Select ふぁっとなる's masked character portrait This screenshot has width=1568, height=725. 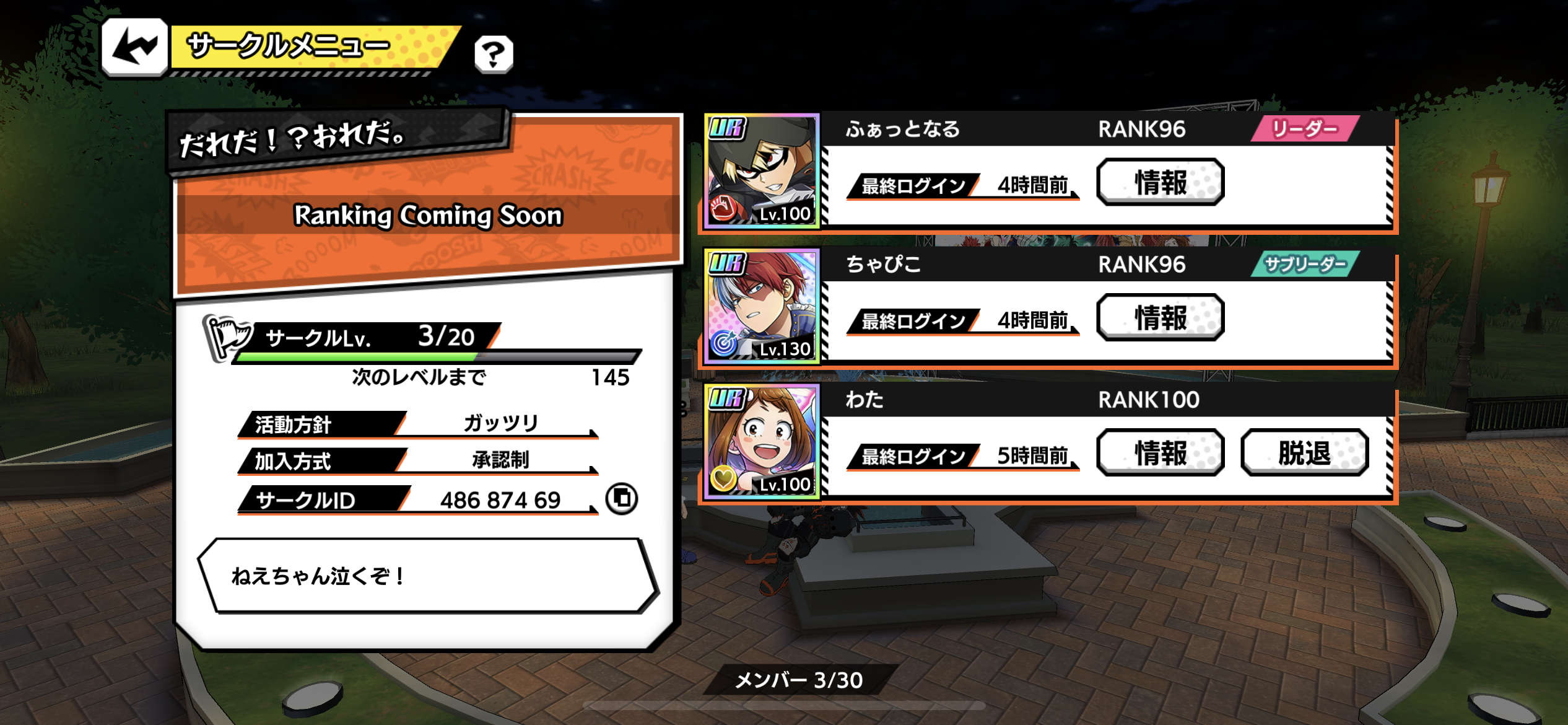point(762,170)
